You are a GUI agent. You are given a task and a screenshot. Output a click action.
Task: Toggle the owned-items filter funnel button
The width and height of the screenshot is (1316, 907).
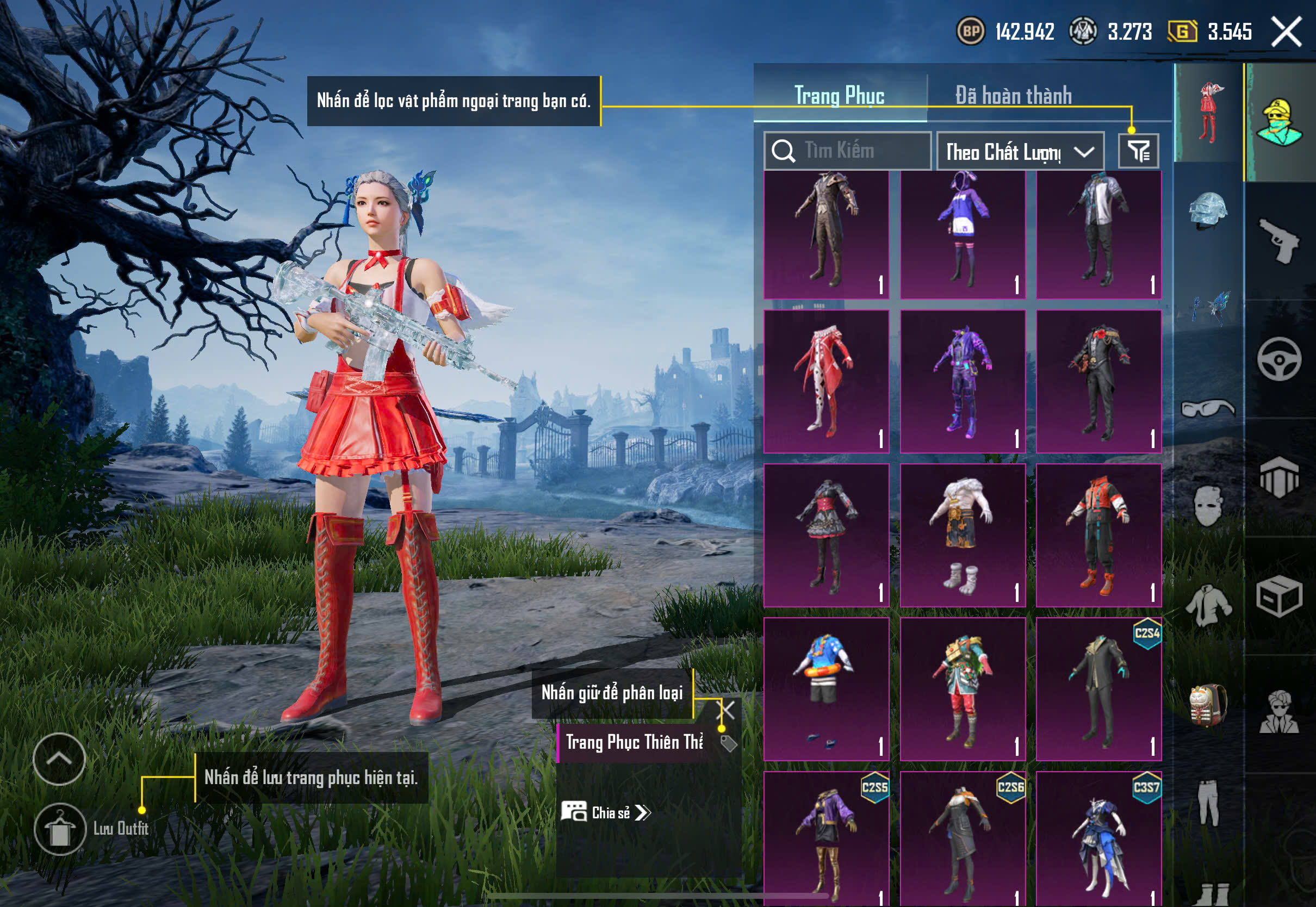1138,151
